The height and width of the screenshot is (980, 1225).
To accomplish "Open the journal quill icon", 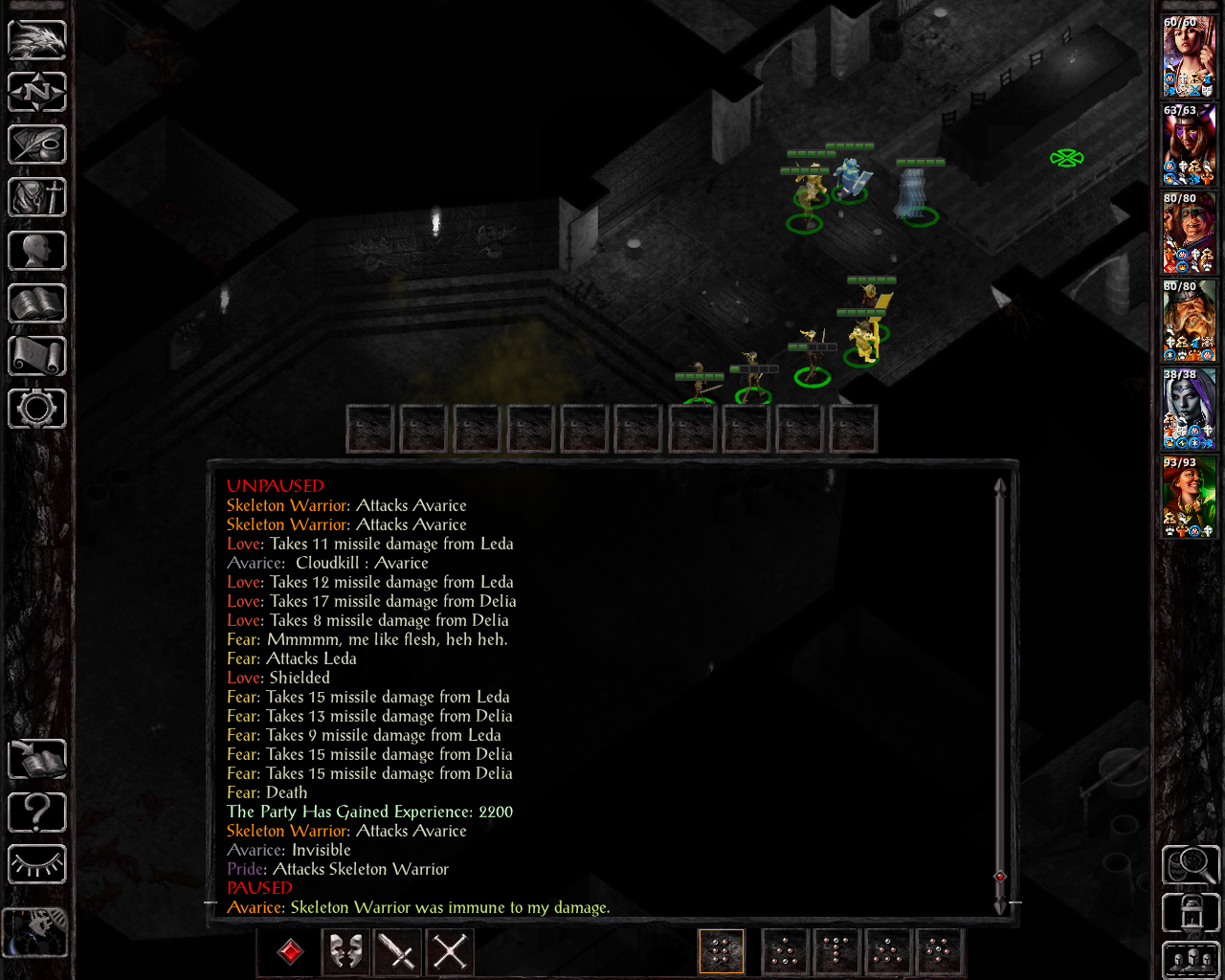I will coord(37,145).
